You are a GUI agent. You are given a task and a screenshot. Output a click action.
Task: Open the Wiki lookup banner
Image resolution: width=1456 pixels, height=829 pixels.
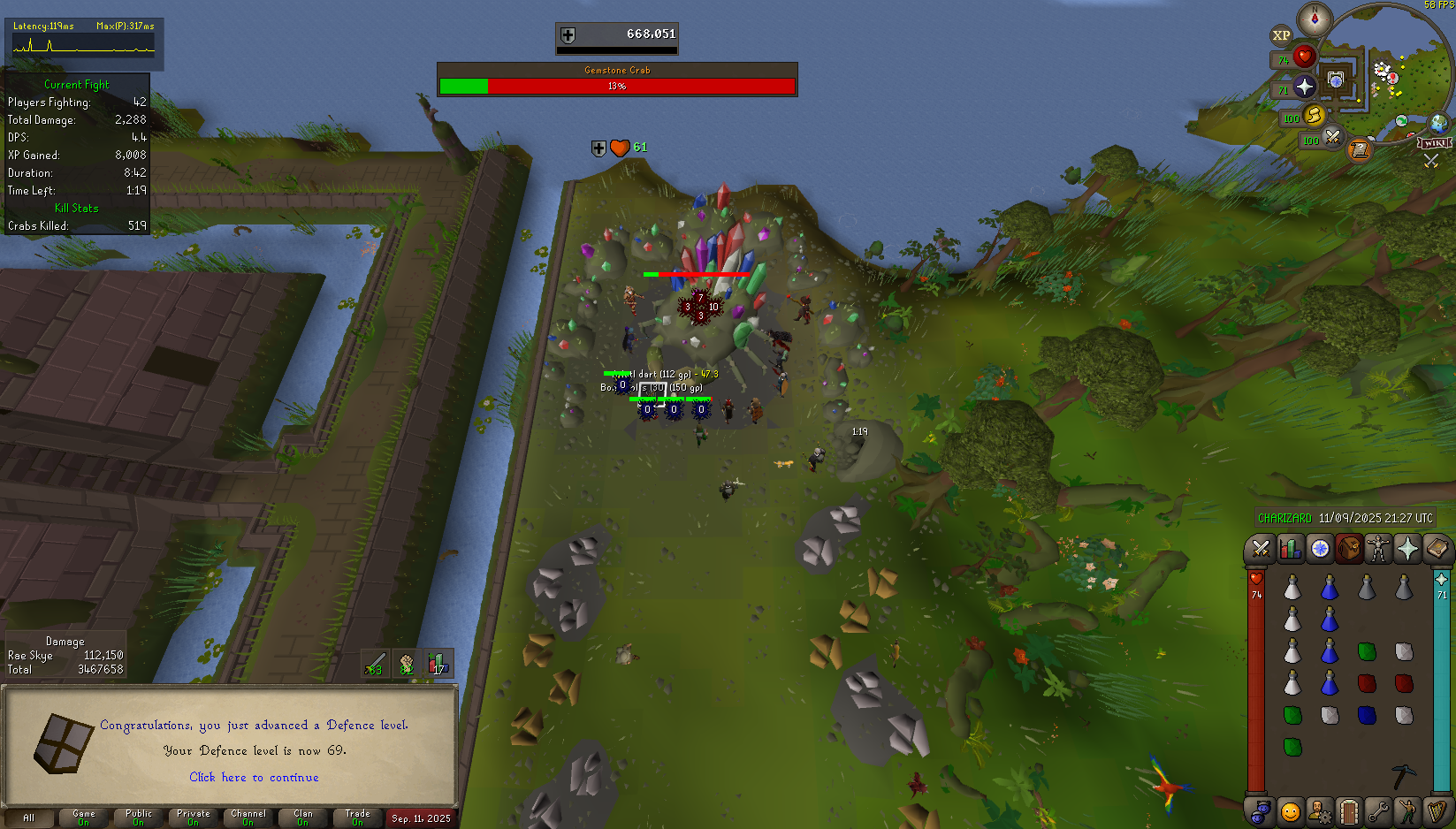(1434, 143)
